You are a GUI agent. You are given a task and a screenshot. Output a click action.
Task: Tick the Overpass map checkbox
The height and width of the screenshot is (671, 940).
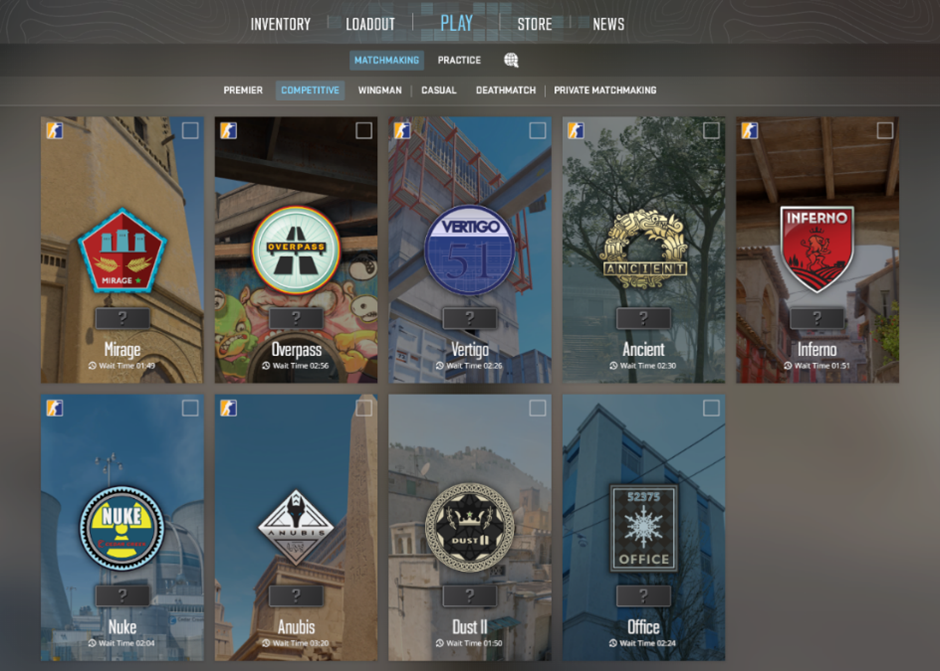pos(364,131)
